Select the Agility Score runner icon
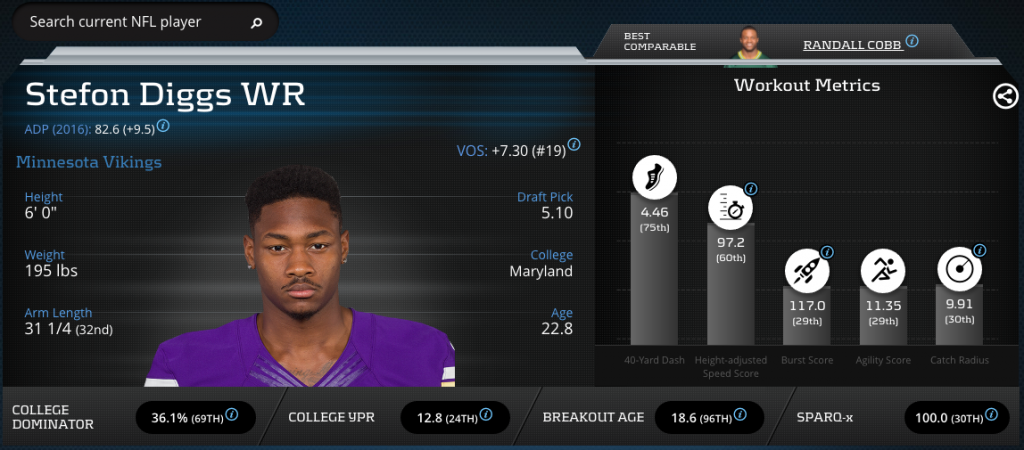This screenshot has height=450, width=1024. click(883, 270)
